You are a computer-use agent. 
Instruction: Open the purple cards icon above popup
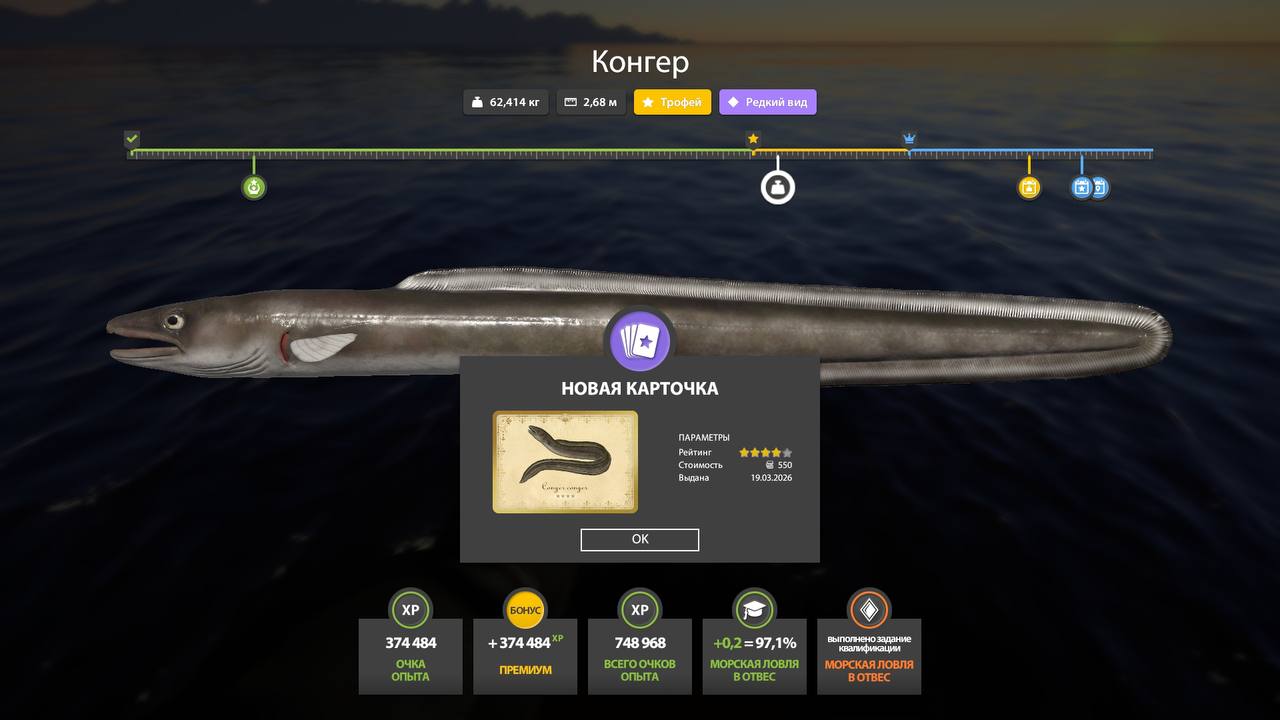[x=640, y=341]
